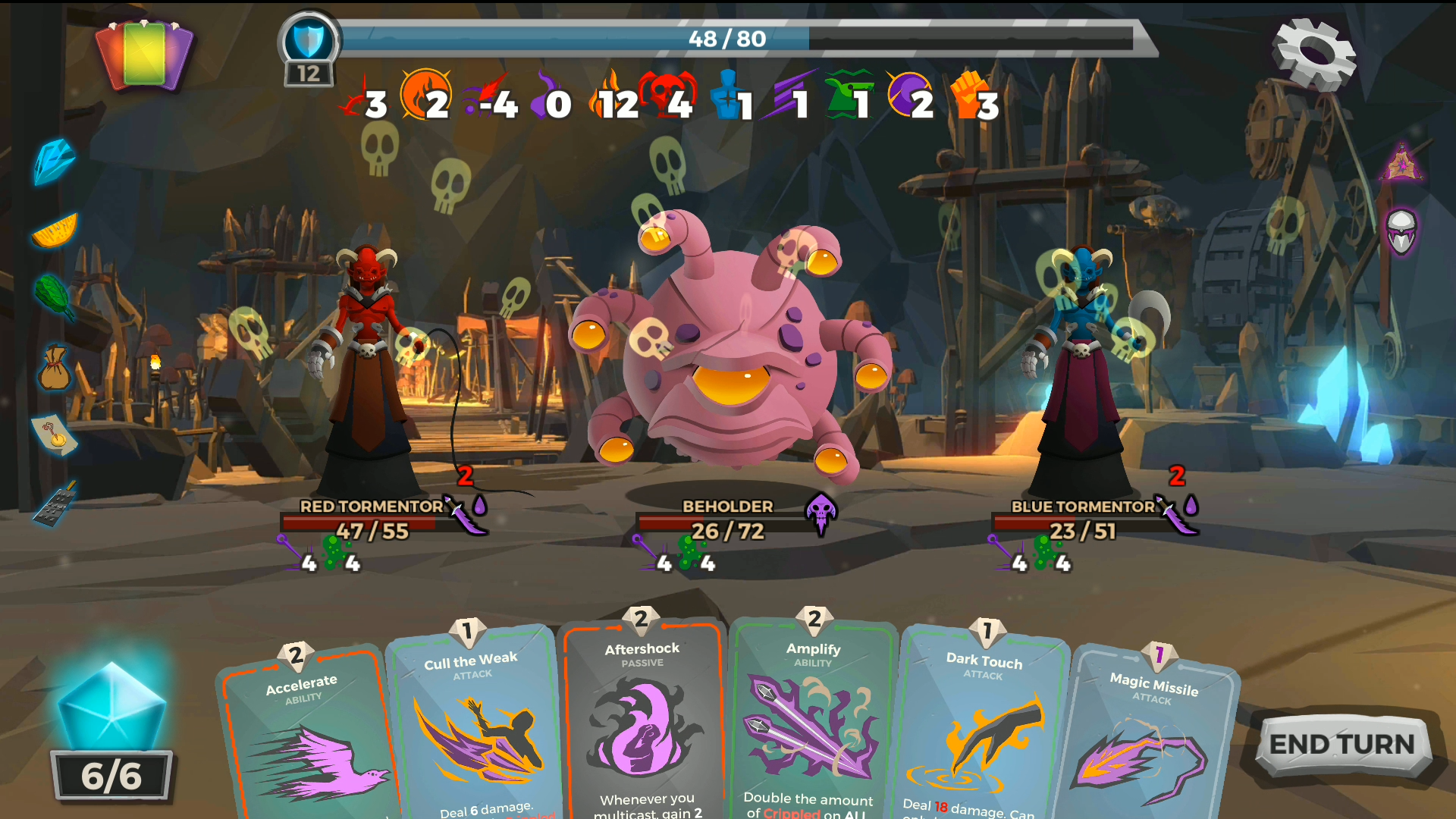
Task: Click the glowing mask icon on the right
Action: tap(1402, 231)
